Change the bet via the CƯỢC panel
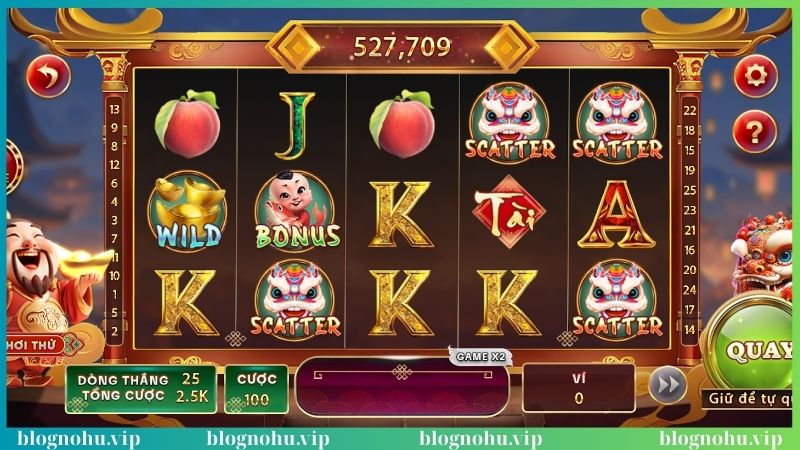 point(257,388)
